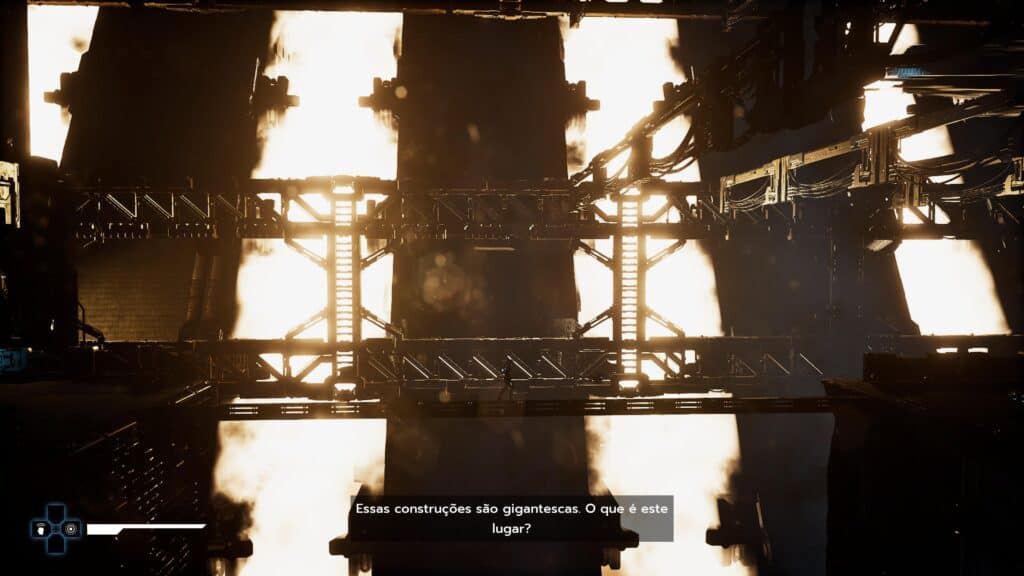Screen dimensions: 1024x576
Task: Activate the right quick-slot concentric rings icon
Action: click(x=70, y=528)
